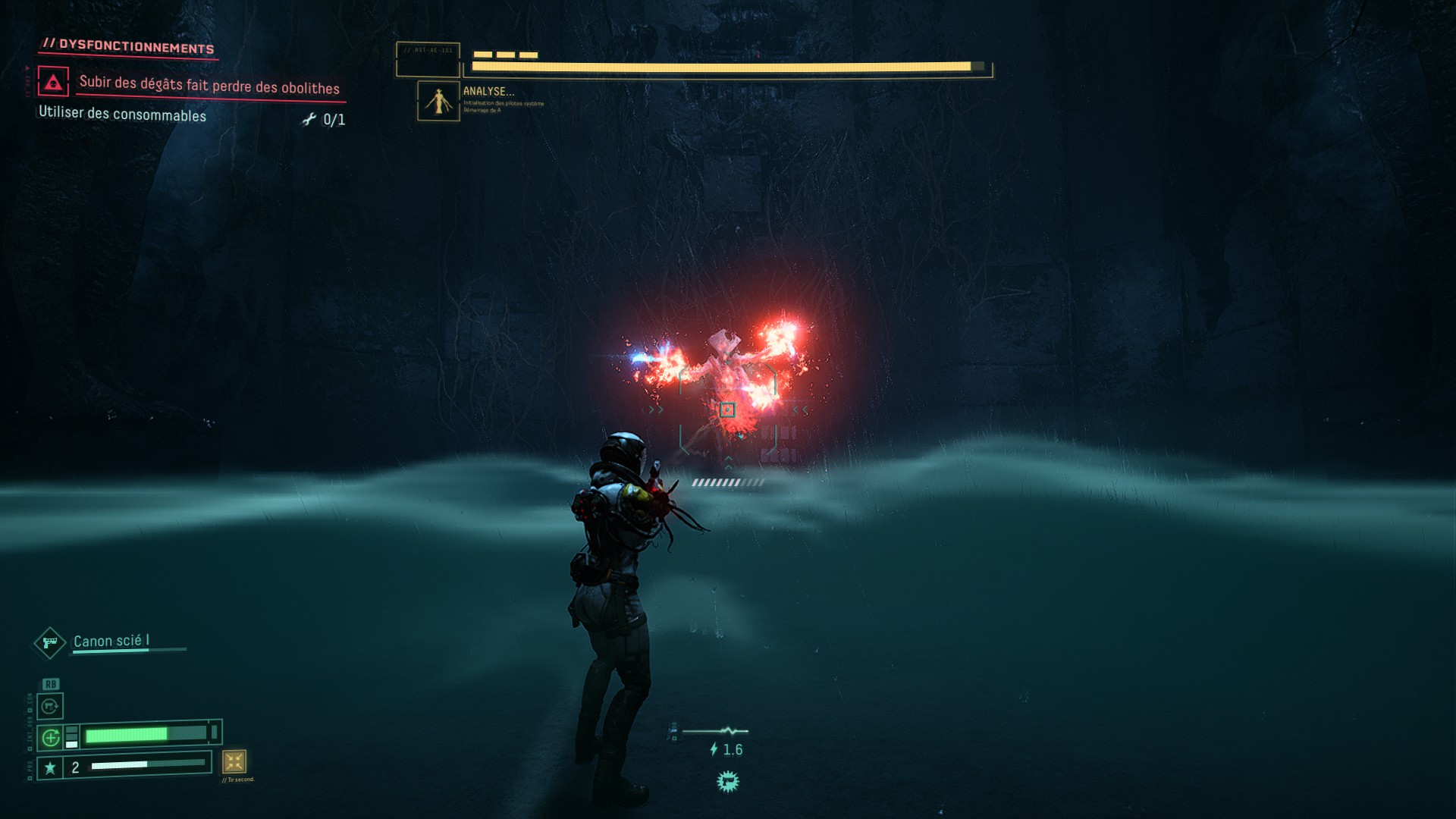Click the red malfunction warning triangle icon
The height and width of the screenshot is (819, 1456).
[x=53, y=82]
